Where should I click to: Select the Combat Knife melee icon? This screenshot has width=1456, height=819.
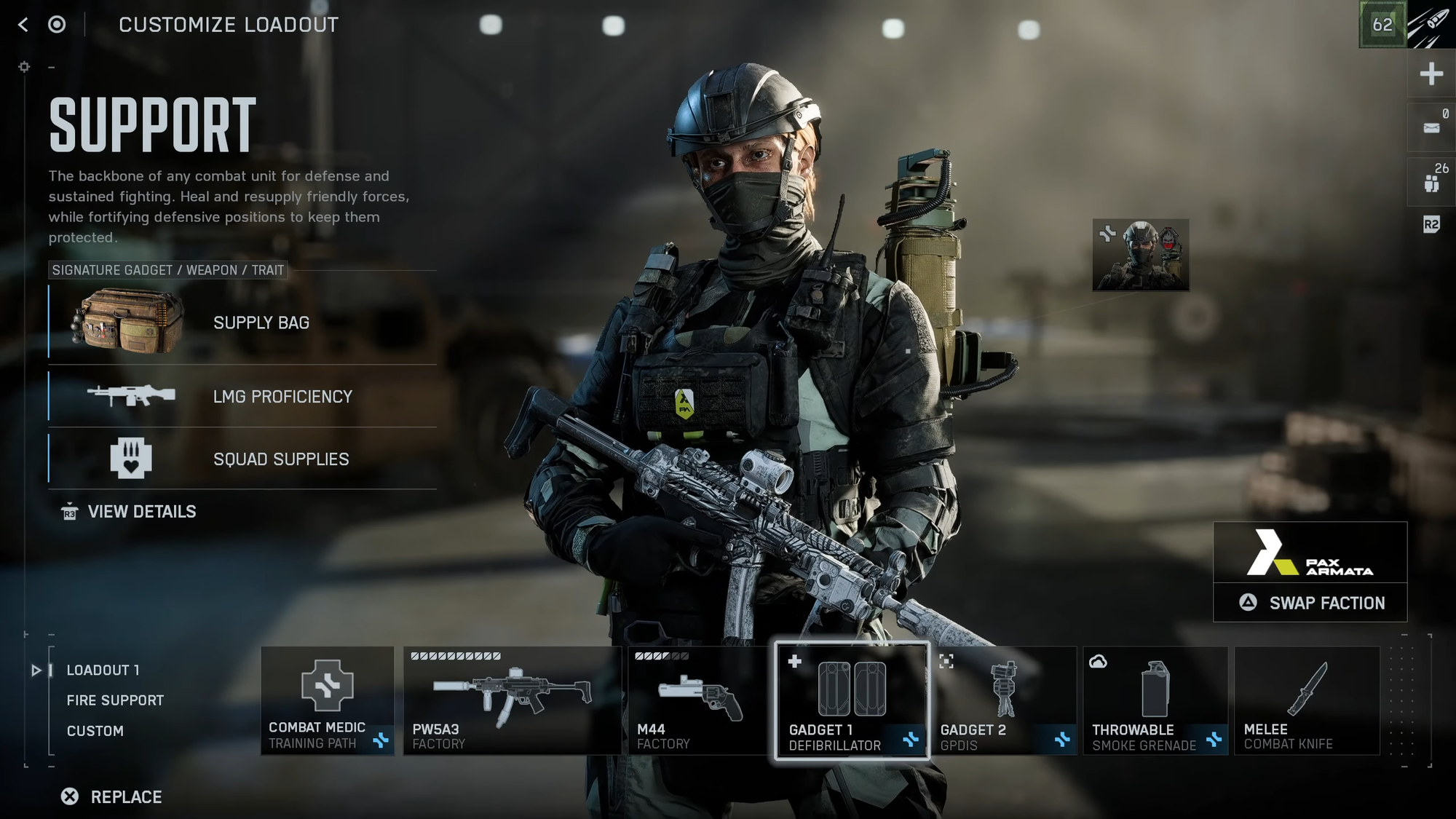pos(1305,688)
